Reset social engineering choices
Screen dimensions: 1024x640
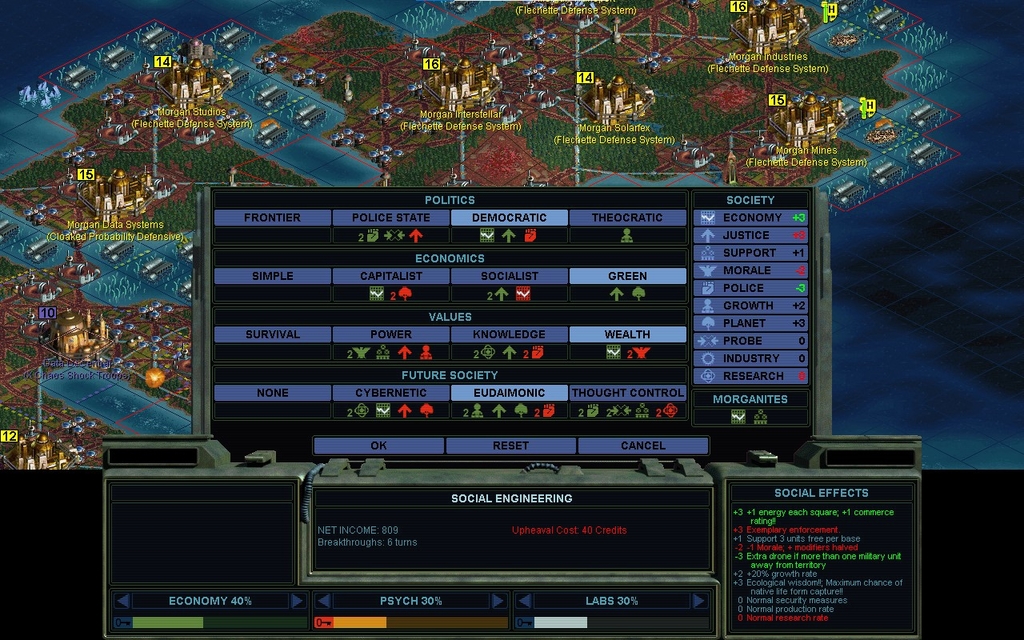(x=510, y=445)
